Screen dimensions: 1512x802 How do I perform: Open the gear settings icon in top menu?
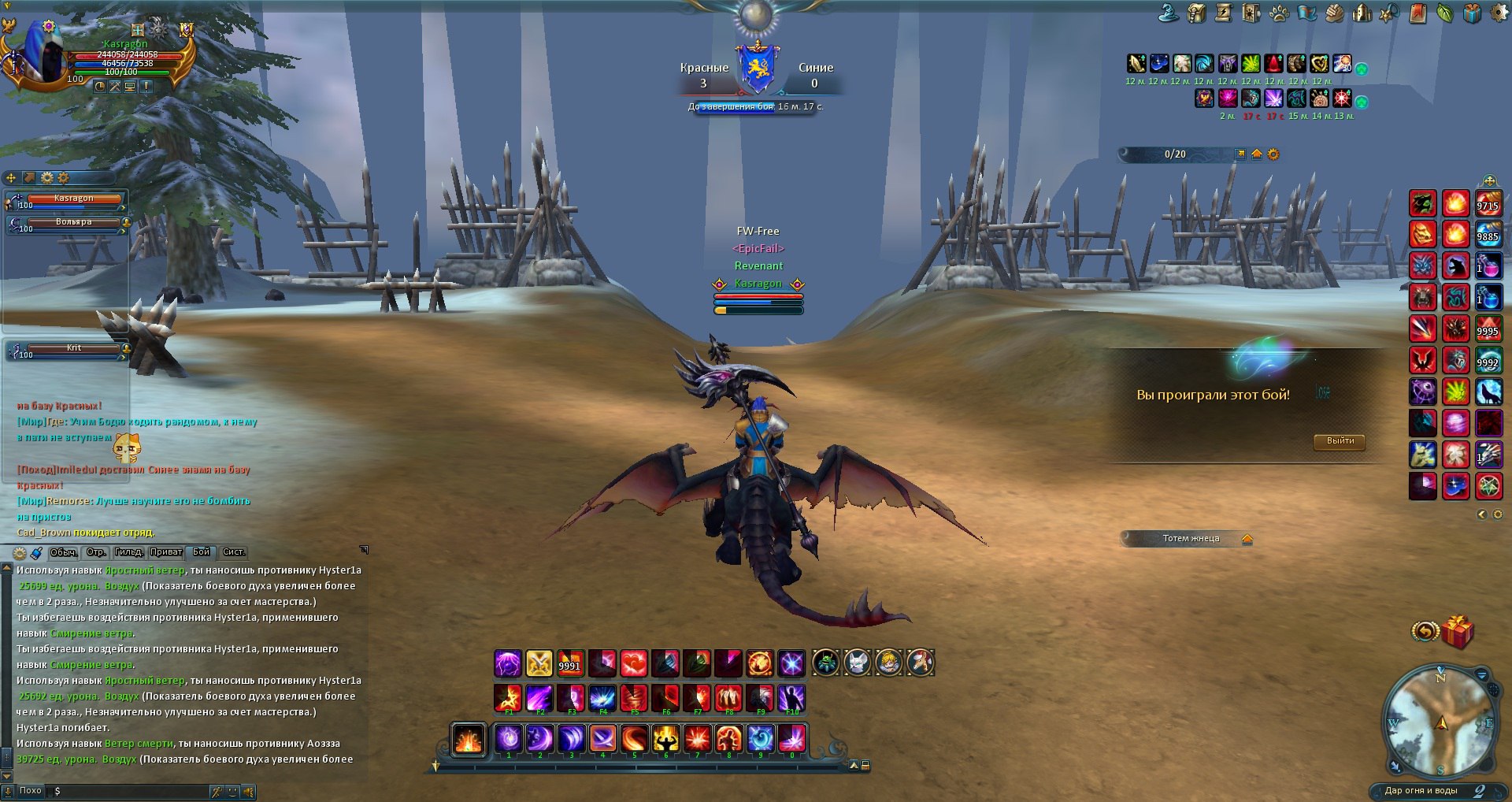[x=1500, y=13]
